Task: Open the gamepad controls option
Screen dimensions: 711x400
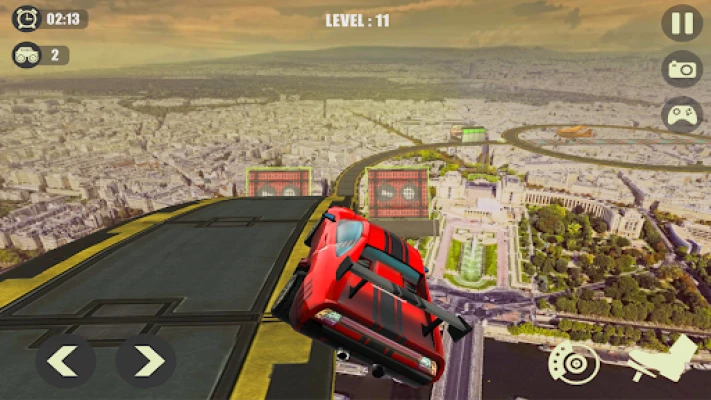Action: (x=681, y=114)
